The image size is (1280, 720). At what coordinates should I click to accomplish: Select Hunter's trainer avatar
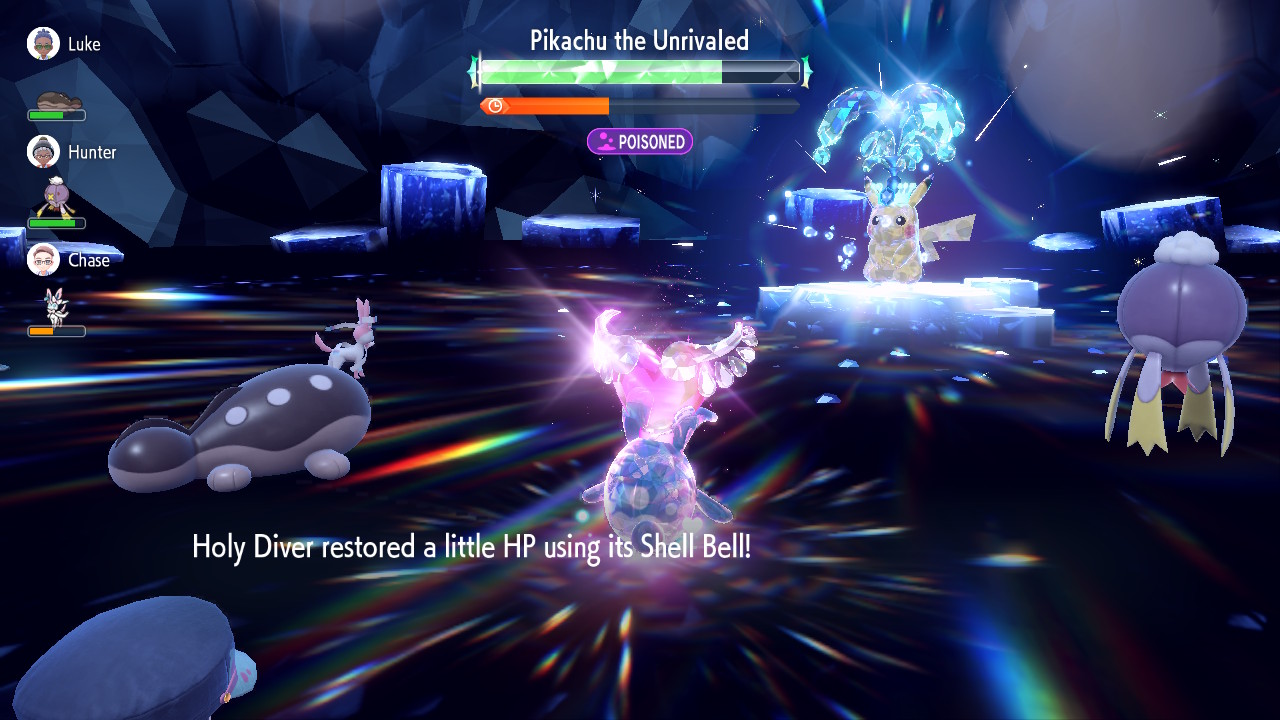43,152
